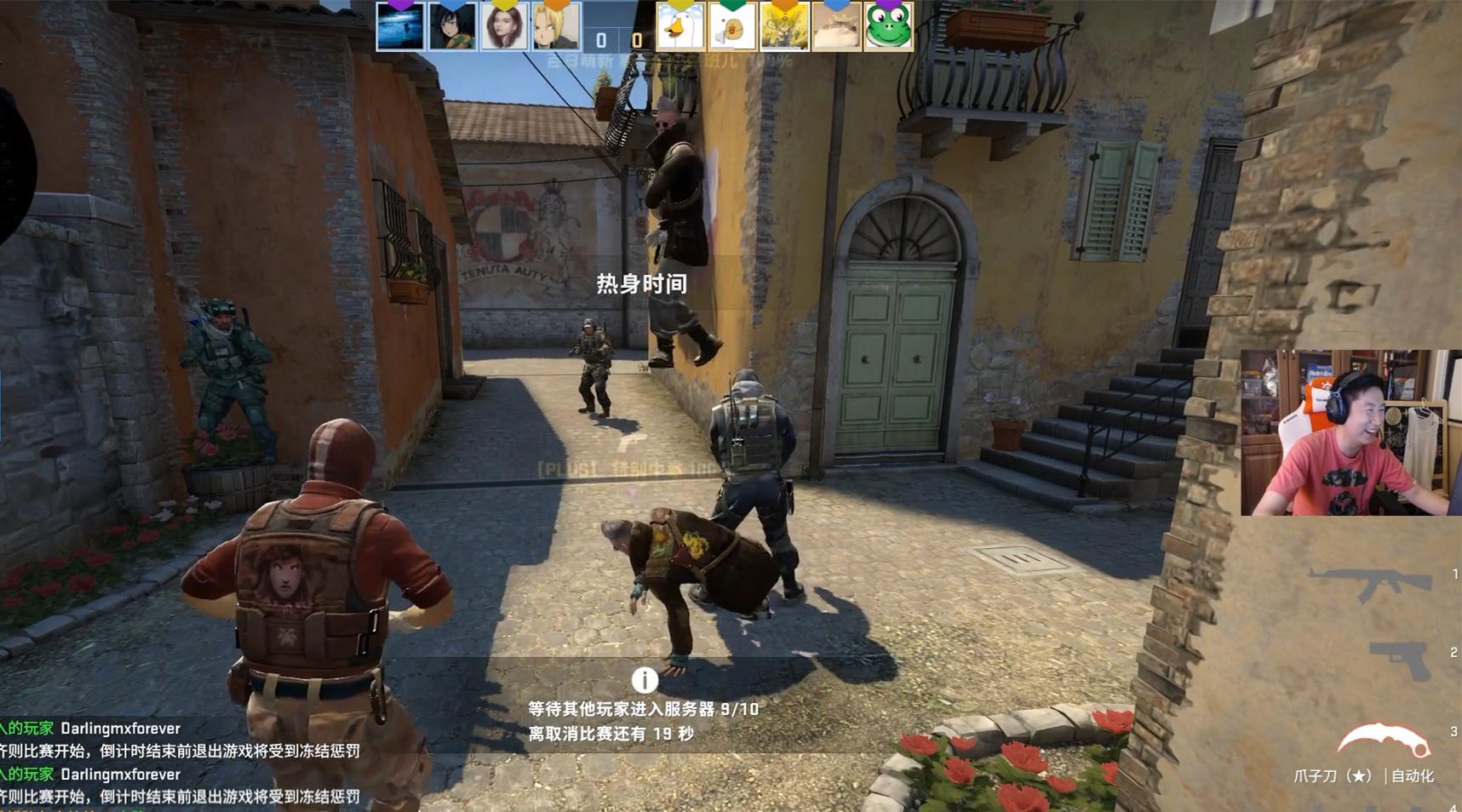Click the potato avatar on the top bar
1462x812 pixels.
click(x=731, y=27)
